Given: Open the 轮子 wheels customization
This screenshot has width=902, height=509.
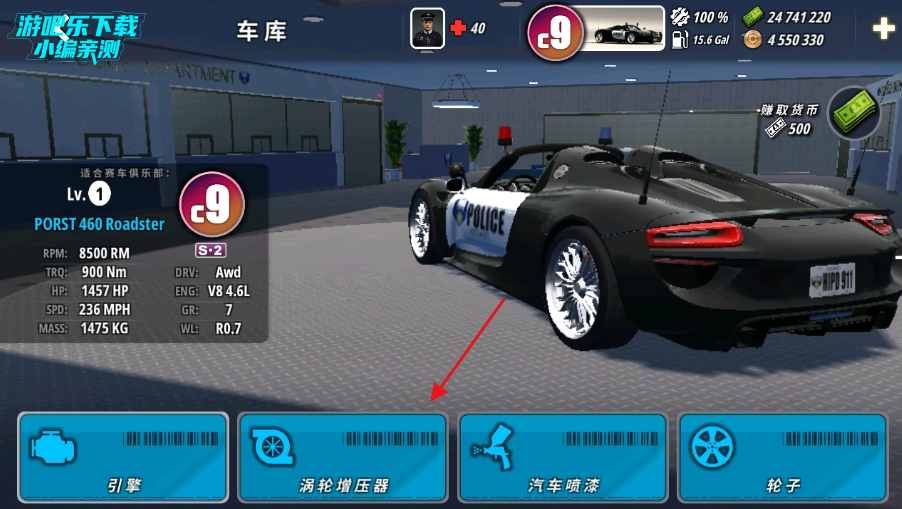Looking at the screenshot, I should [x=783, y=457].
